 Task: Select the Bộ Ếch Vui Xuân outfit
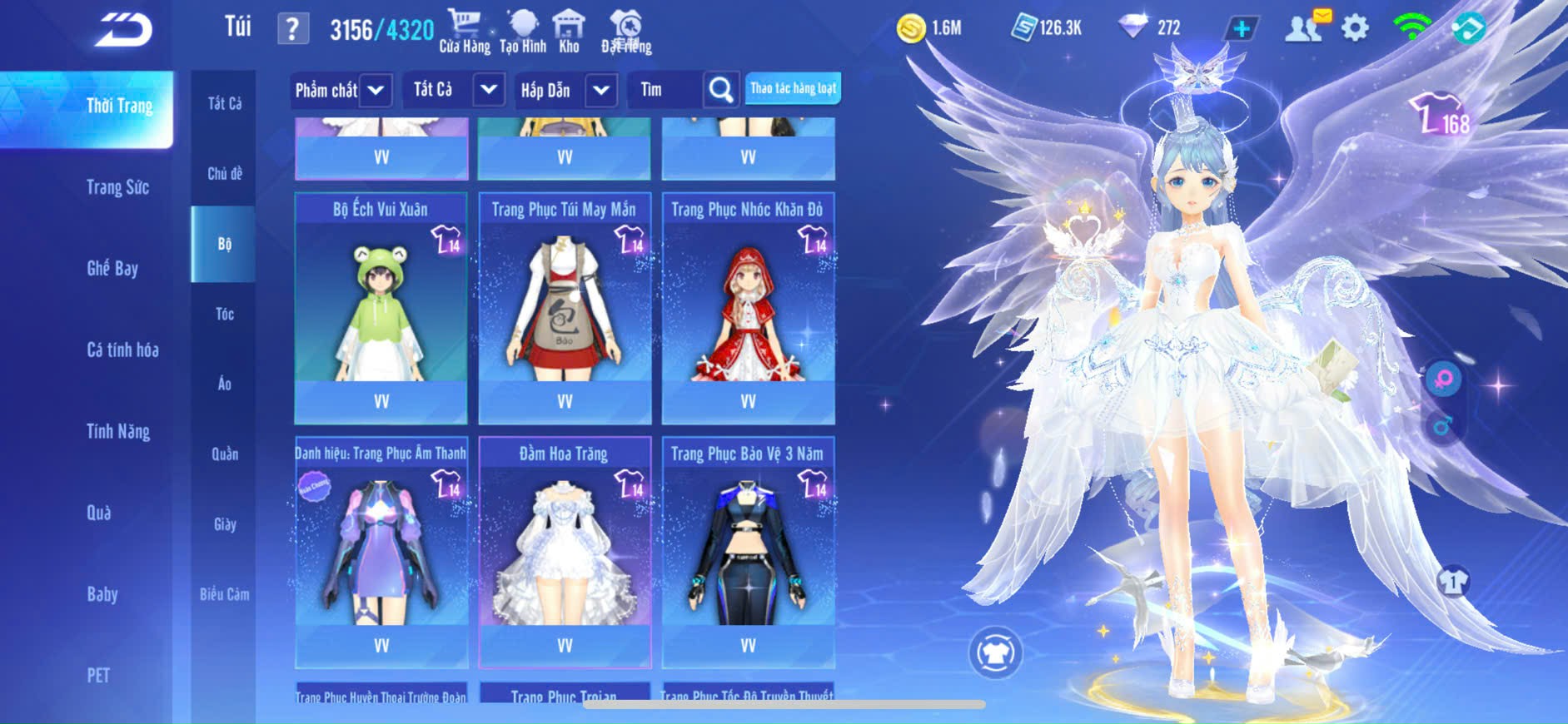(x=381, y=308)
